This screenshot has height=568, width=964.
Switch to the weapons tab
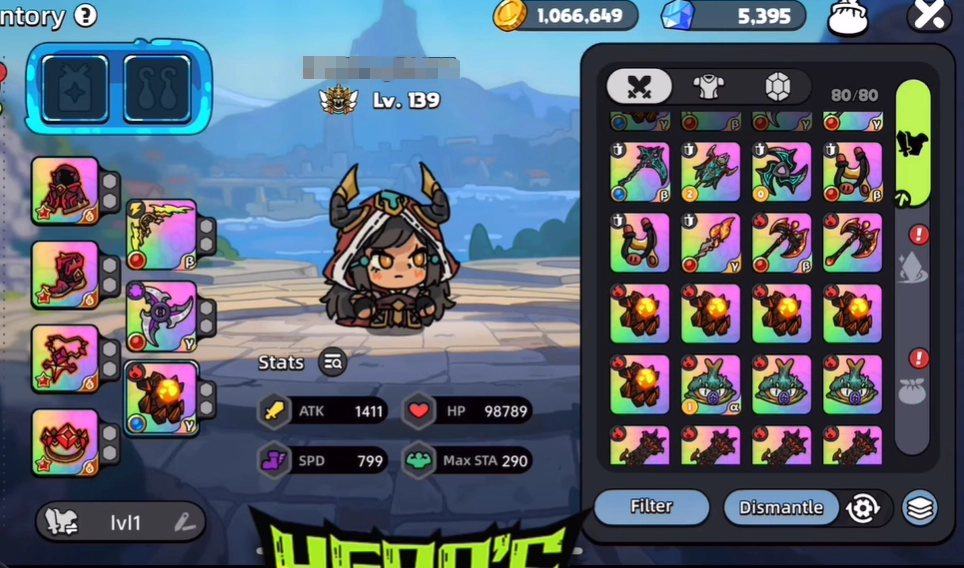639,87
